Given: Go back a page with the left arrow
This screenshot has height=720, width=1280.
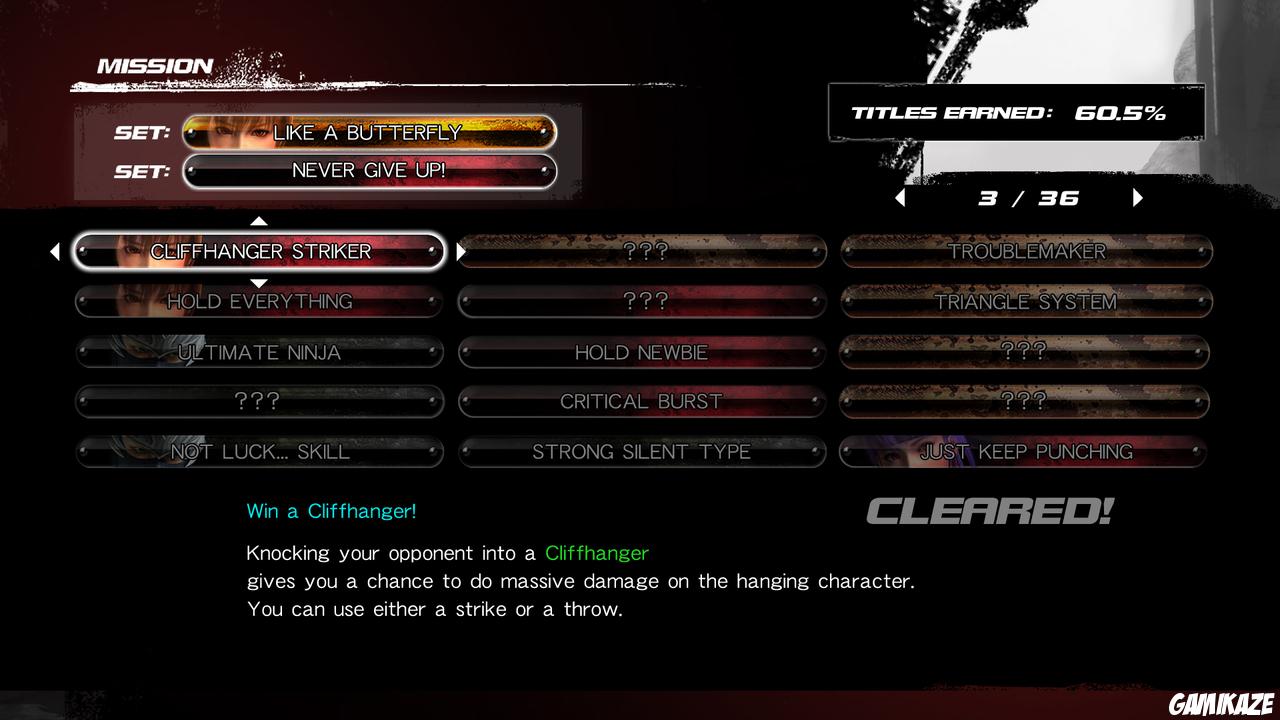Looking at the screenshot, I should (899, 197).
